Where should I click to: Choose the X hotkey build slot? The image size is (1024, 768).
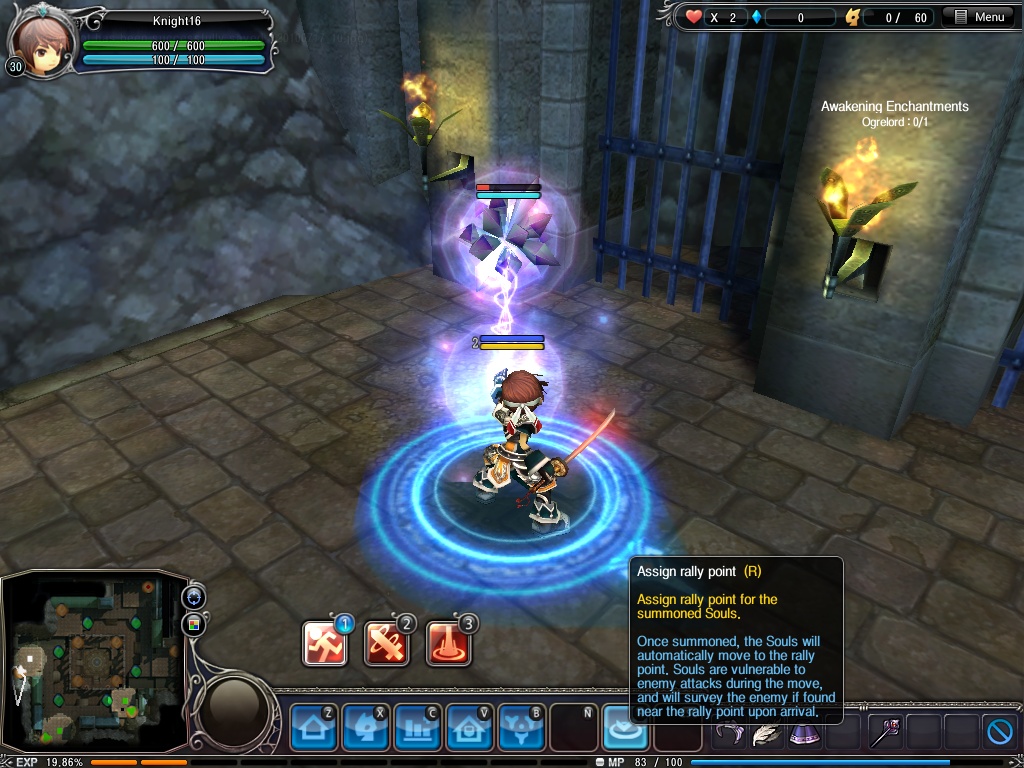coord(365,728)
